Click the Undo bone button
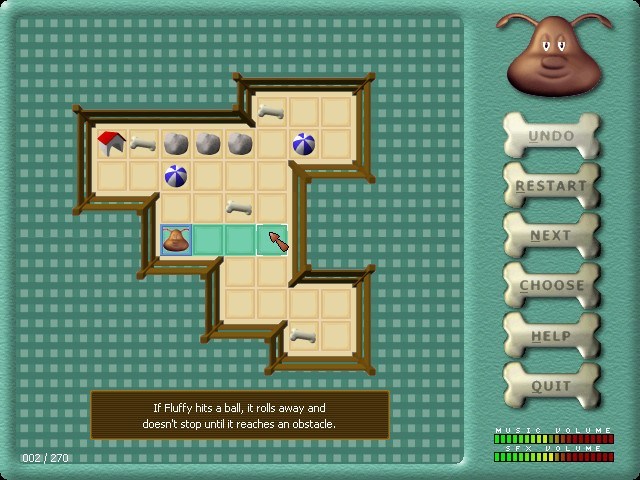The width and height of the screenshot is (640, 480). click(551, 136)
